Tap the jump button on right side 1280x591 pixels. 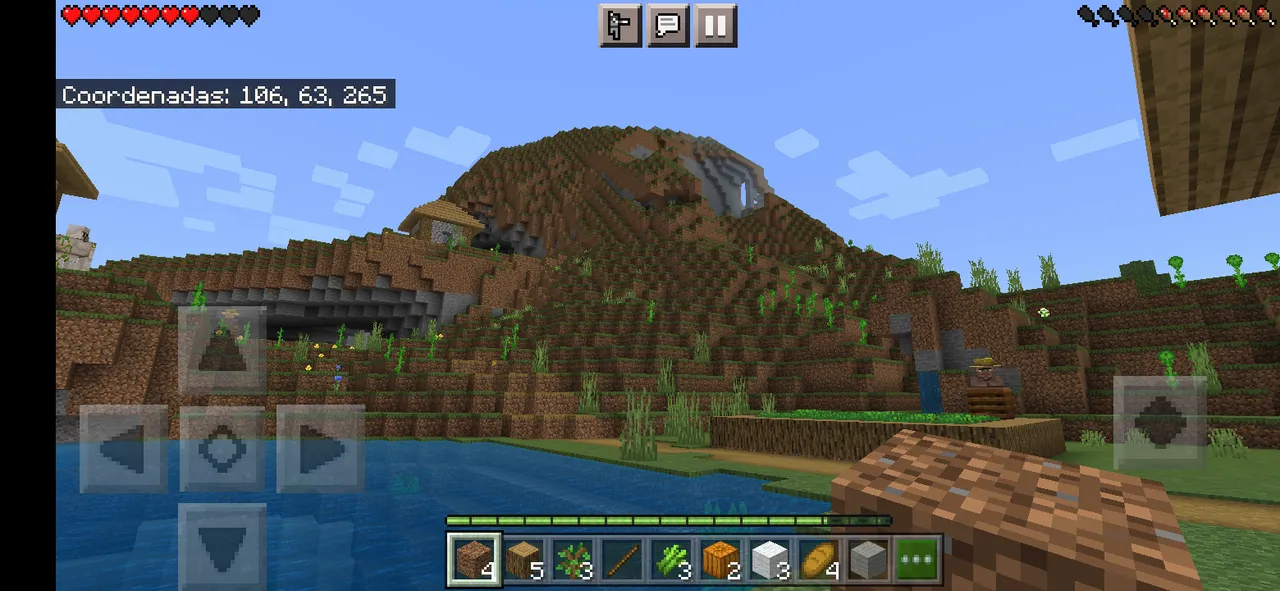[x=1159, y=423]
